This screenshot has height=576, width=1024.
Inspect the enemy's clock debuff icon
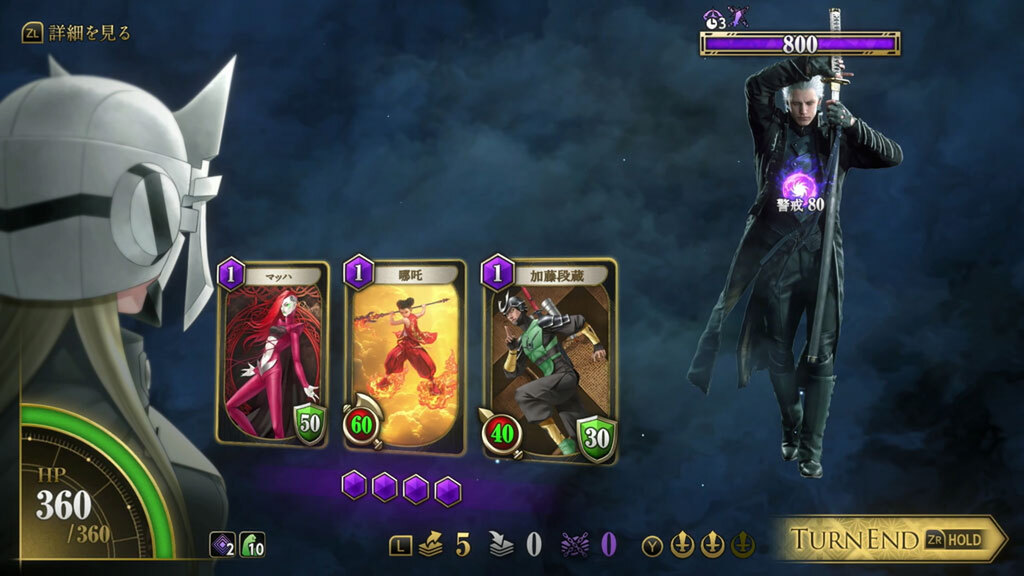714,17
